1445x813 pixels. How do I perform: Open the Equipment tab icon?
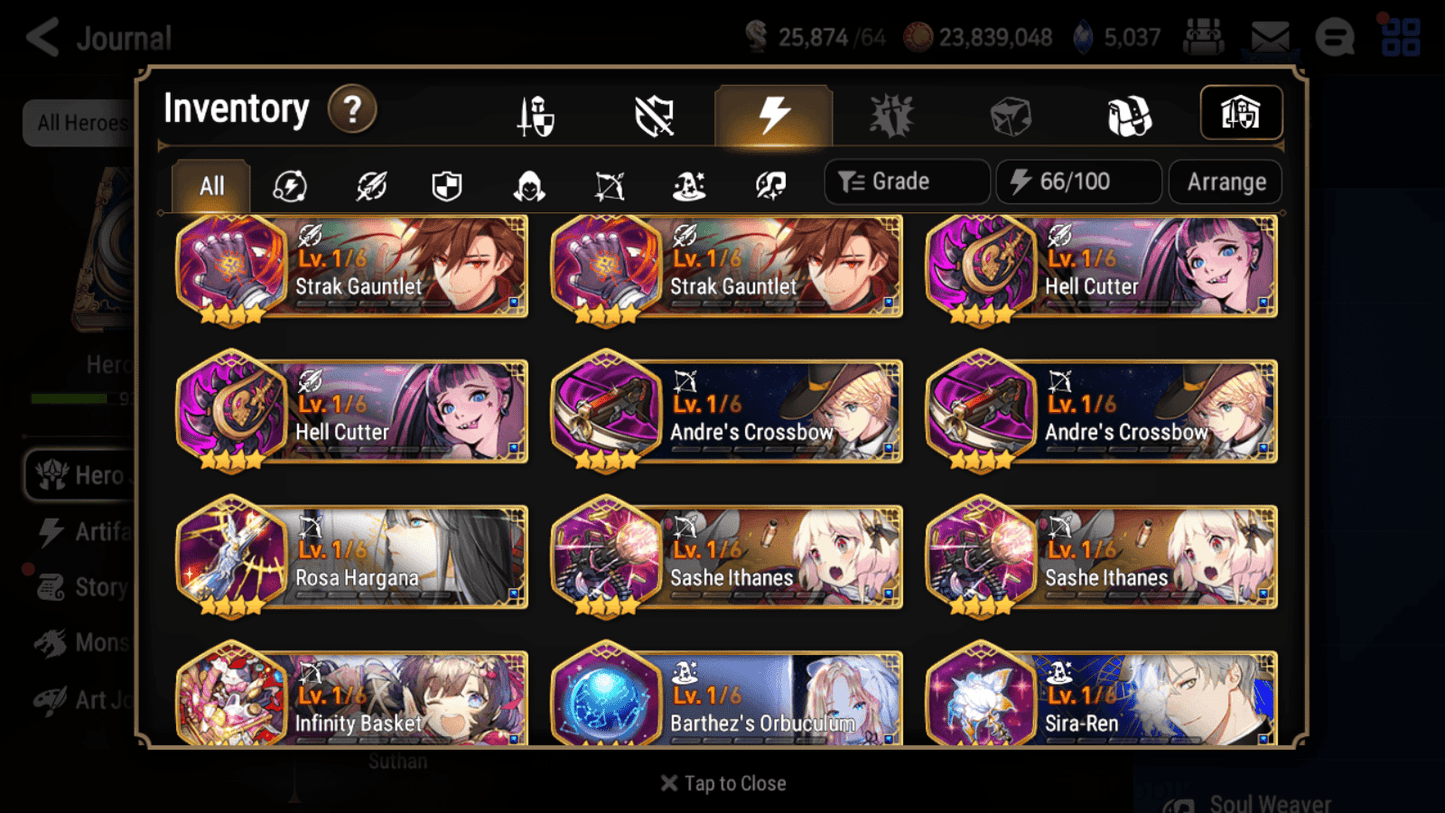click(535, 114)
